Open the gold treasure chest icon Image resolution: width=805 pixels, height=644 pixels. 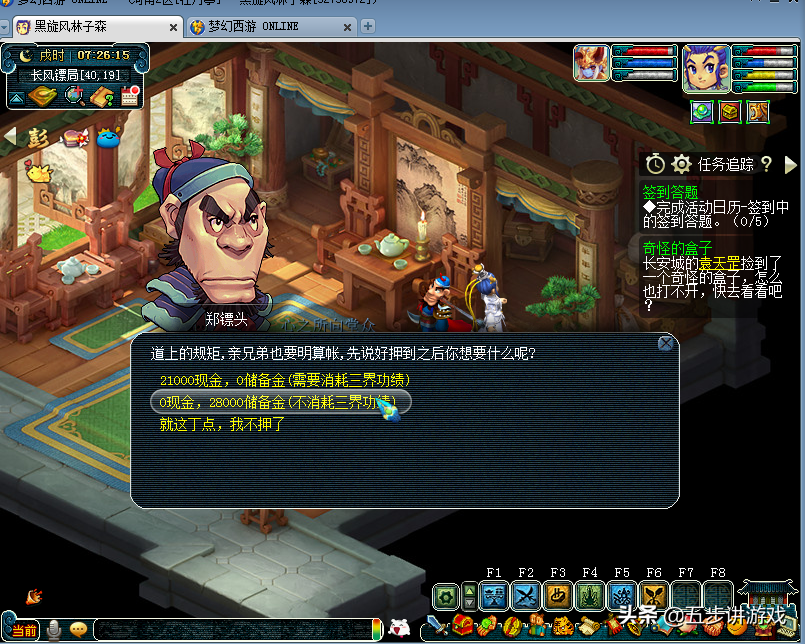pos(730,111)
